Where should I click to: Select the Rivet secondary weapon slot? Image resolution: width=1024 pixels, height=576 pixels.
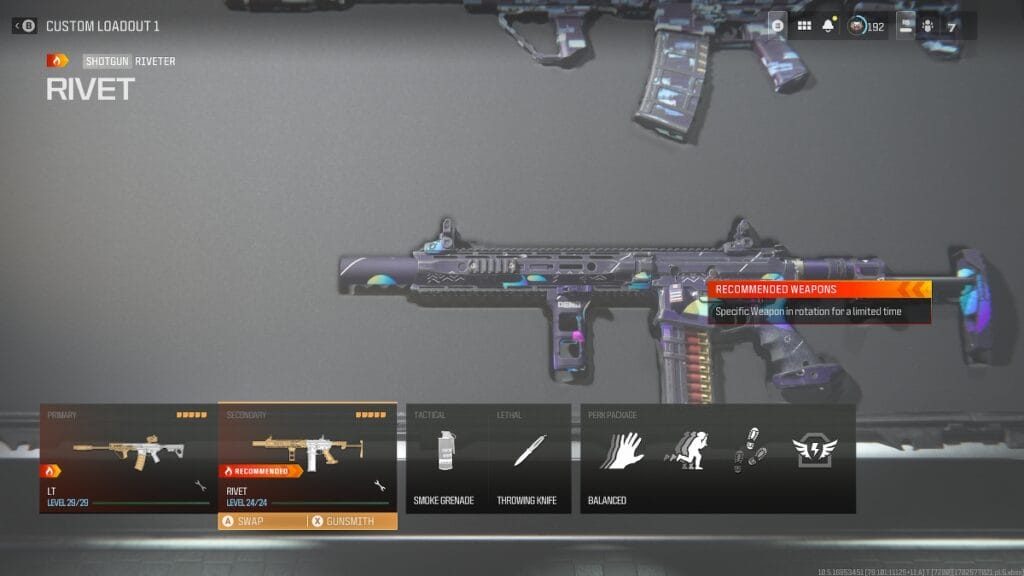click(307, 458)
